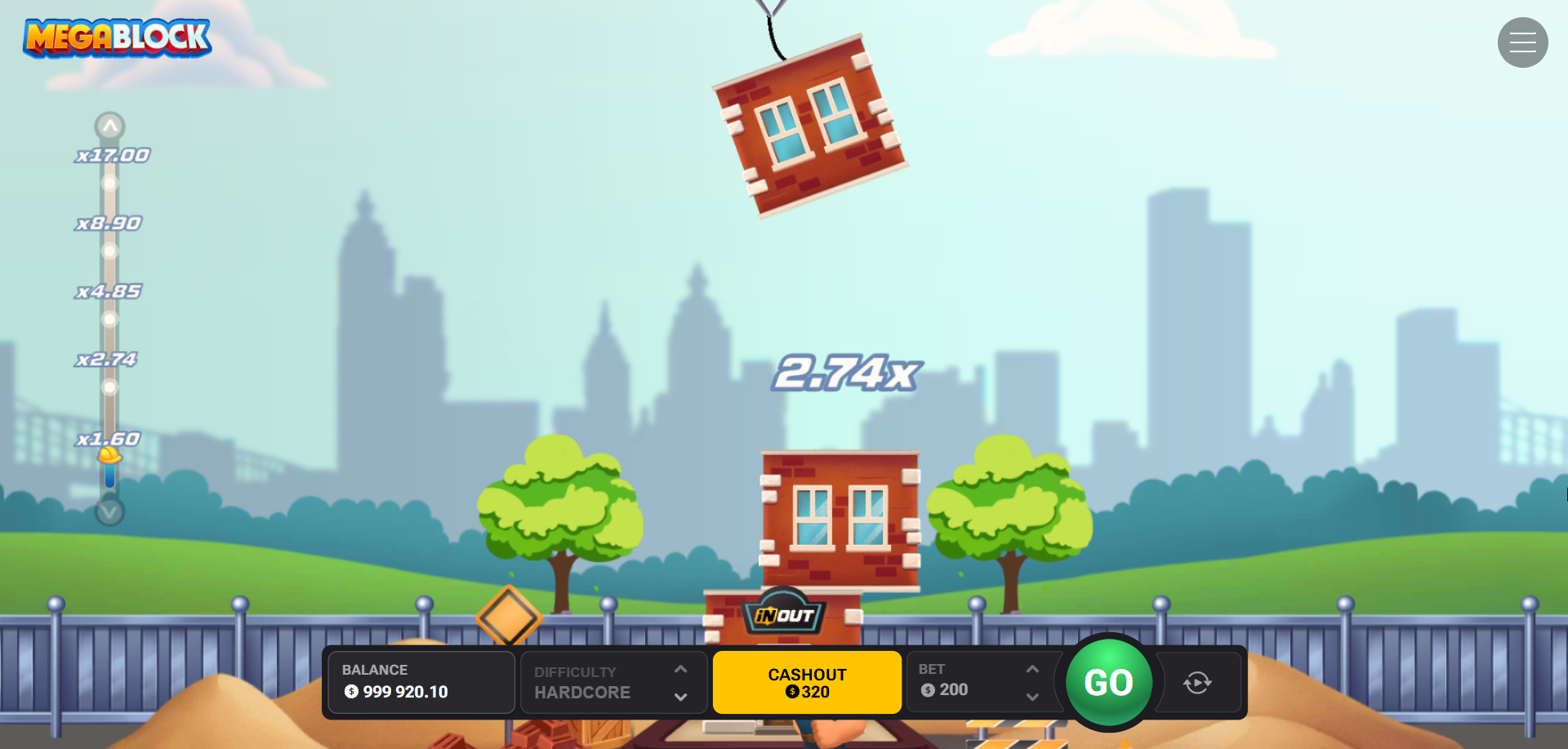Lower difficulty with the down chevron

680,697
